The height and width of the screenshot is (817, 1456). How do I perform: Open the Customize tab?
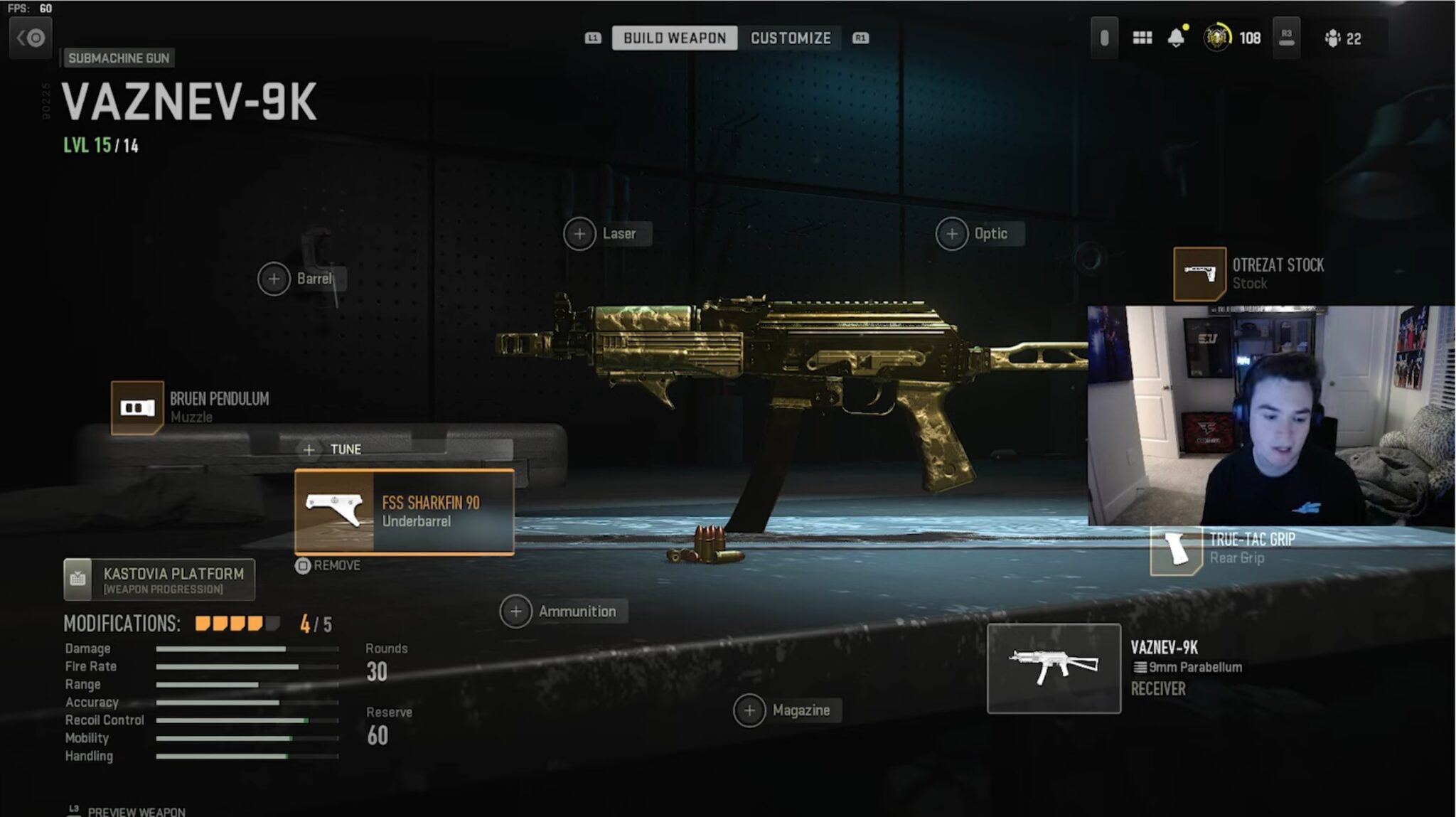(791, 38)
